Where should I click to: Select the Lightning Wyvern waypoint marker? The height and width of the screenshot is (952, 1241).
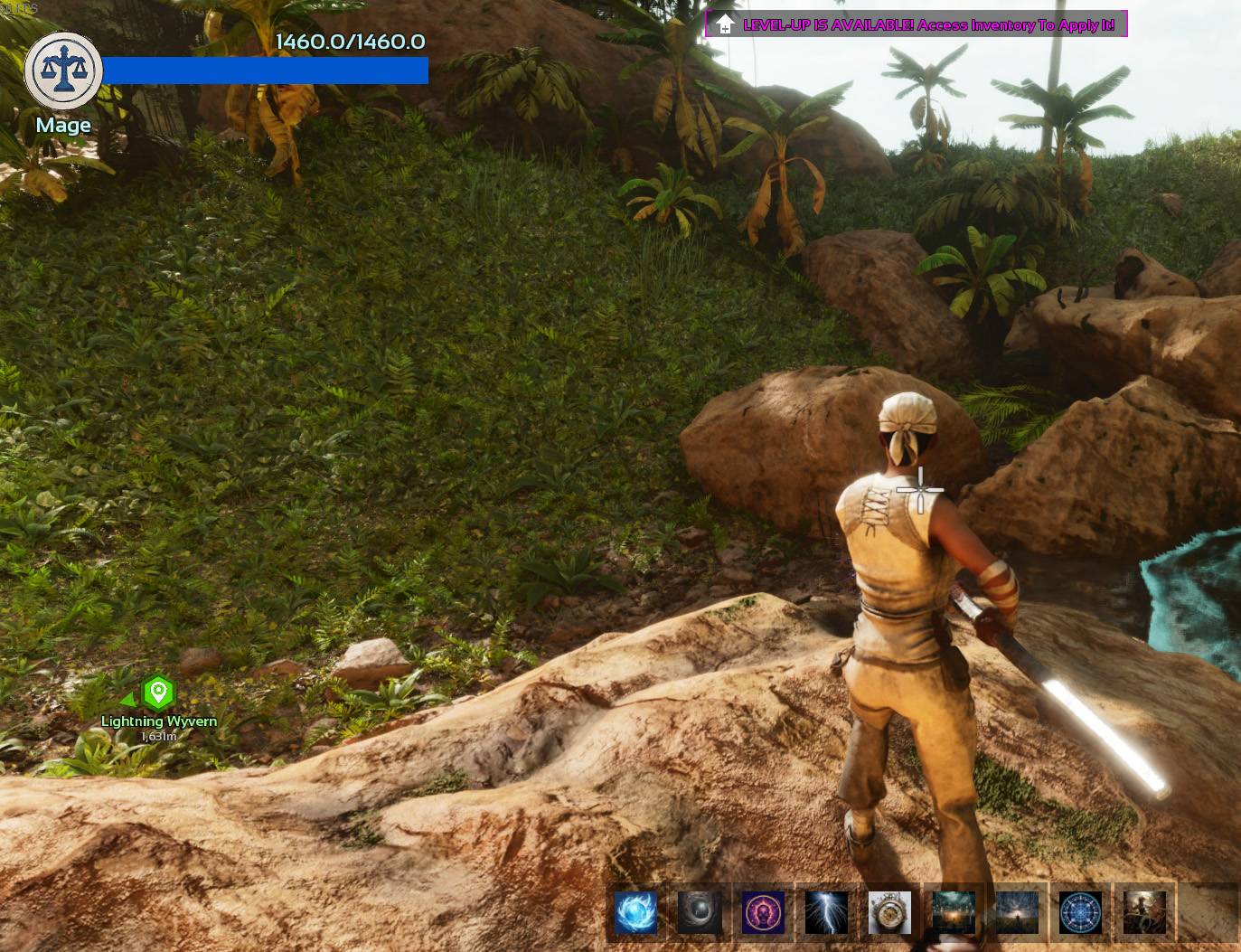click(x=158, y=693)
